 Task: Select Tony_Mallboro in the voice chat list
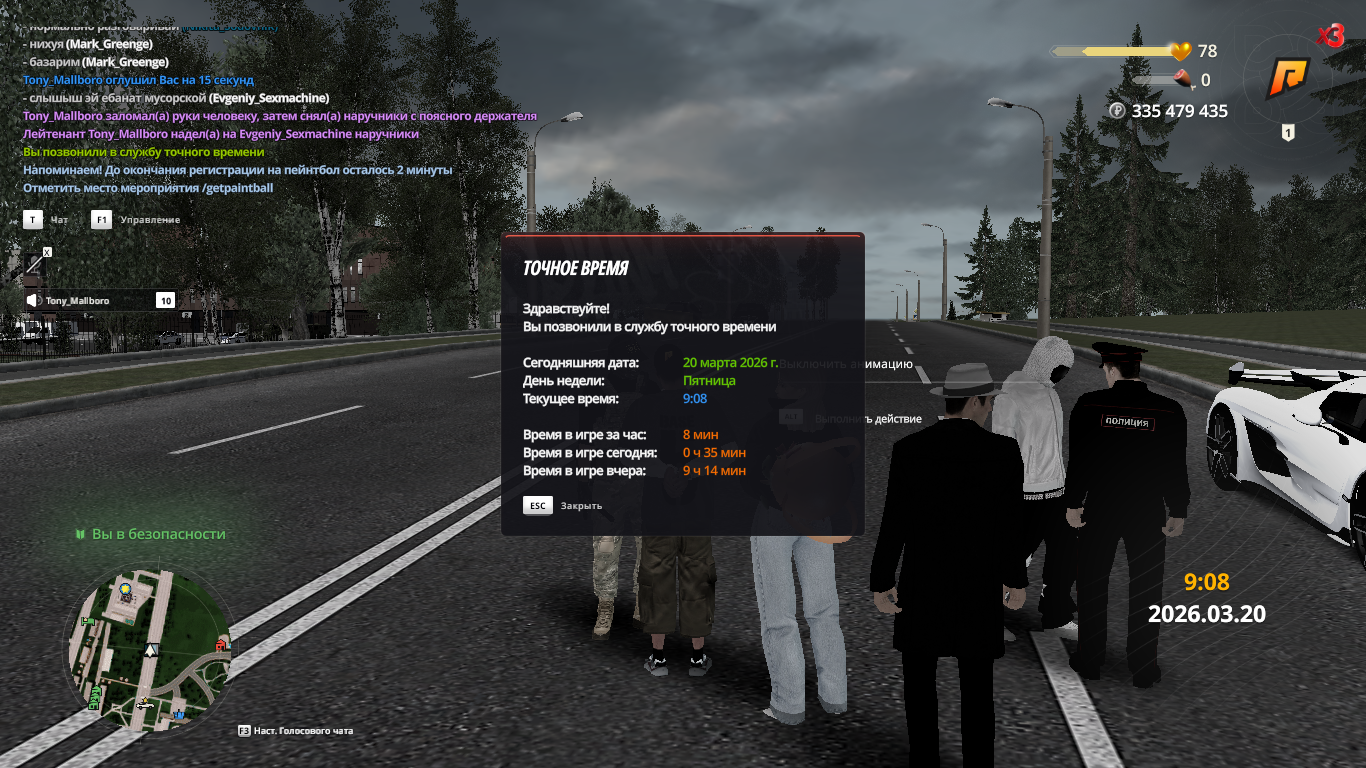[77, 300]
